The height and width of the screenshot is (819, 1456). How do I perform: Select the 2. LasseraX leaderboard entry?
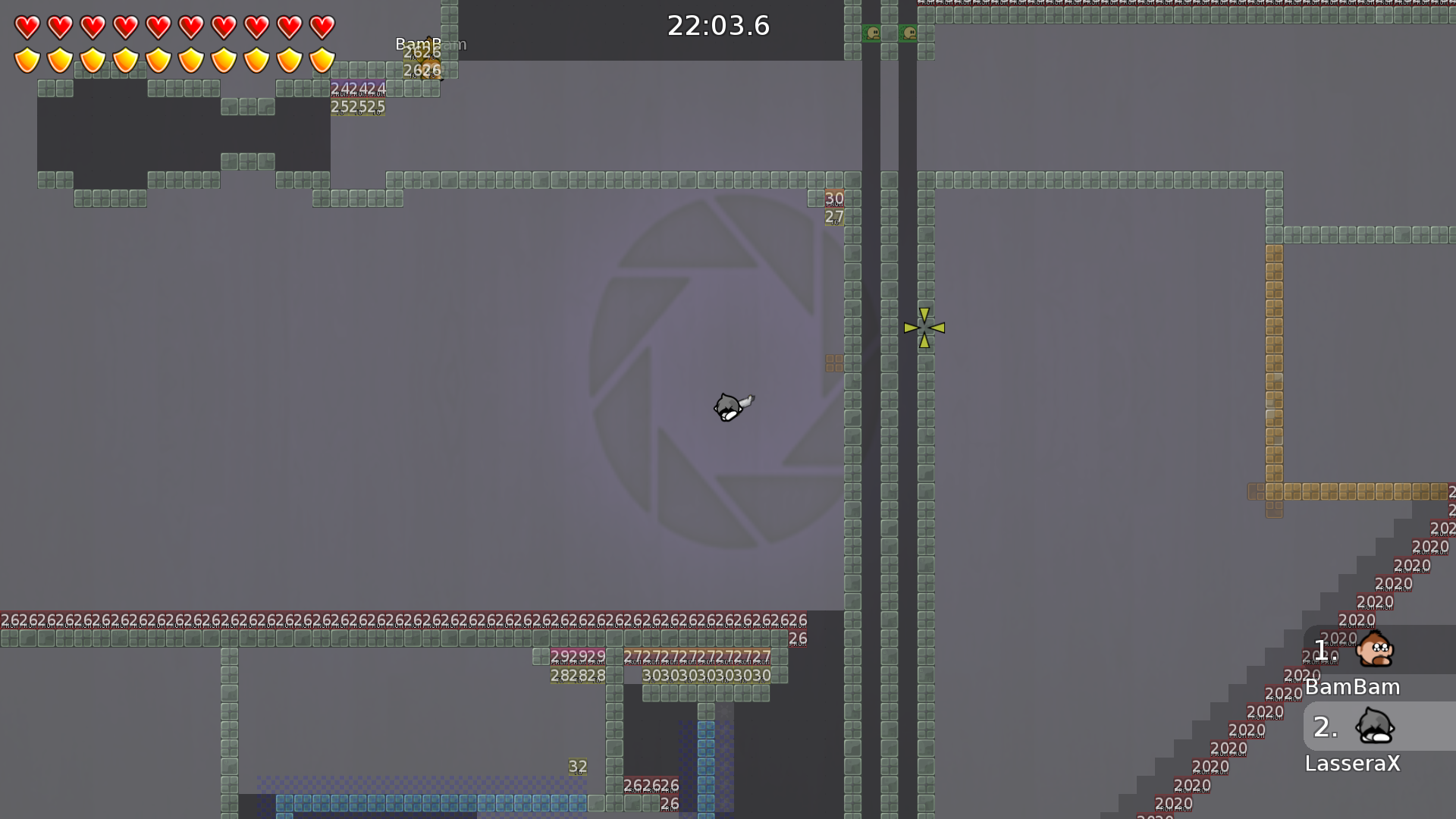[1357, 743]
